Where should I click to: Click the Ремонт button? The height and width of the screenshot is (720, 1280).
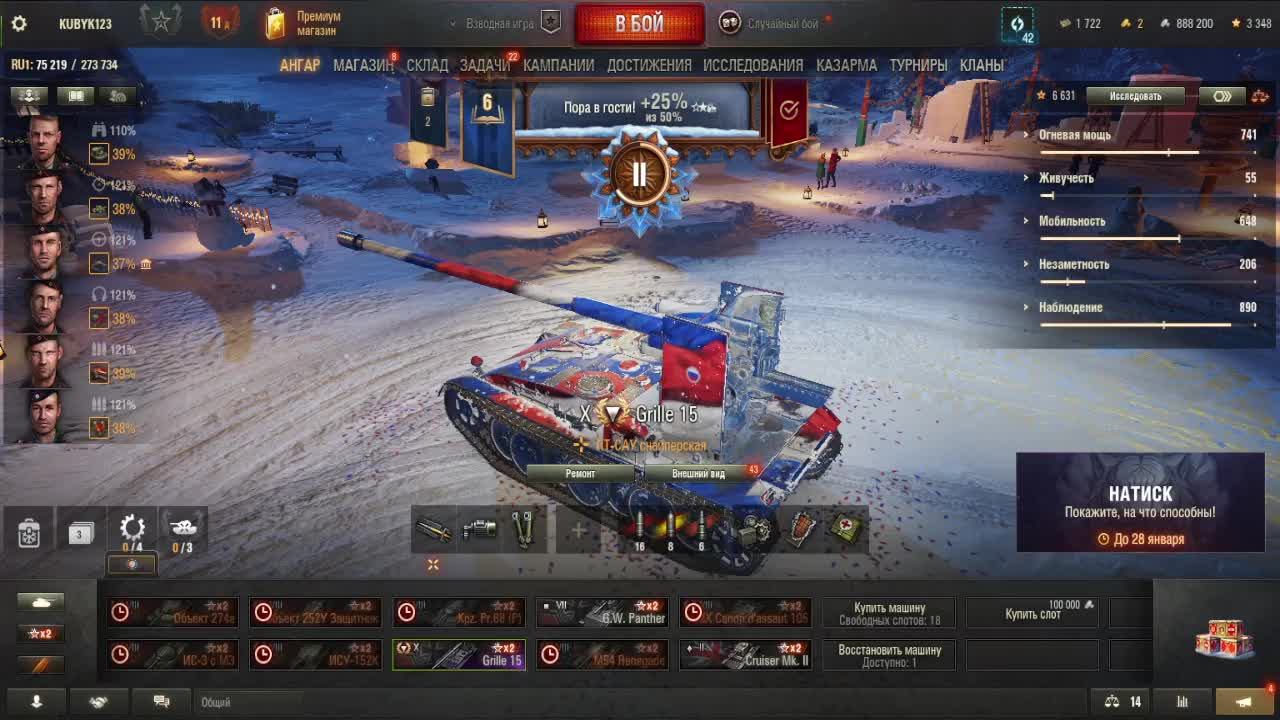pos(580,473)
